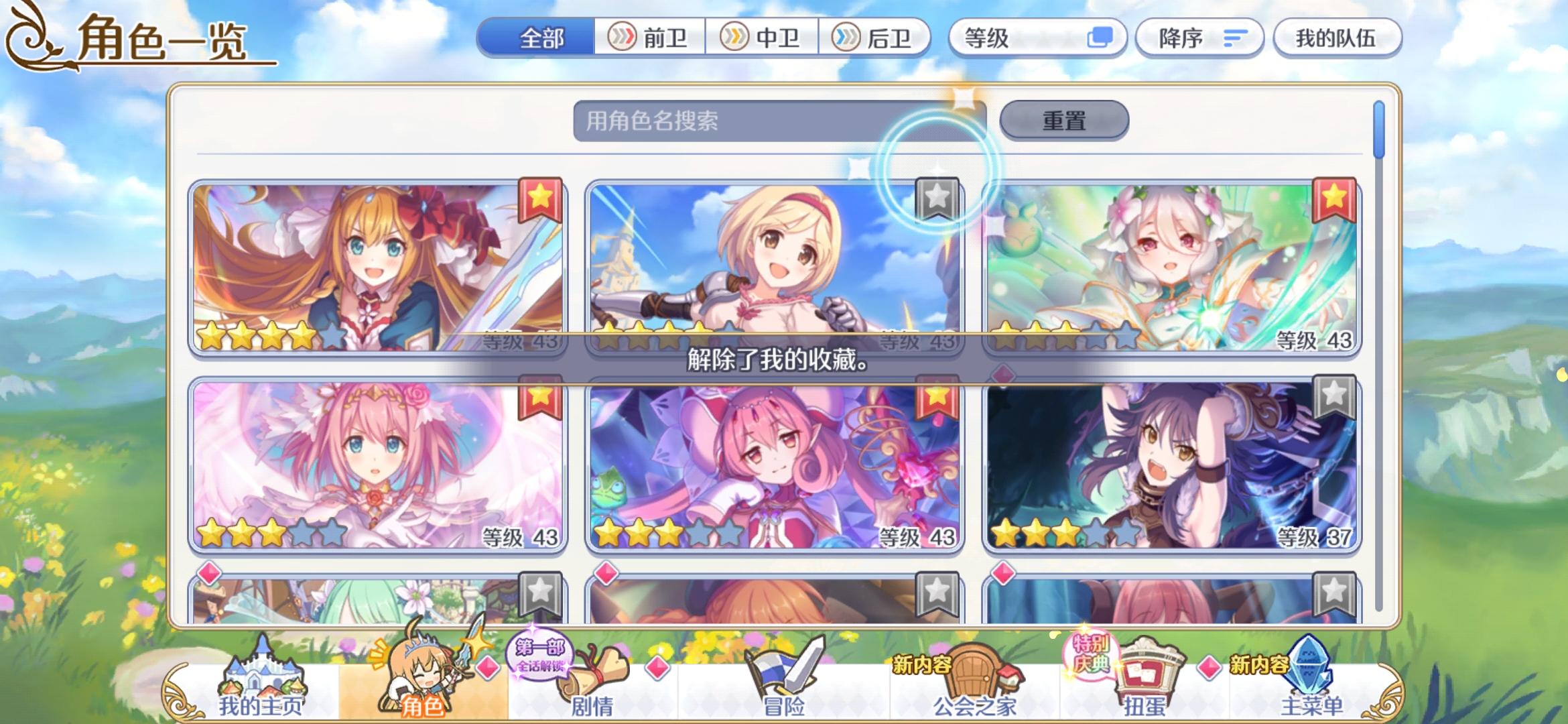Change sort direction via 降序 control
The width and height of the screenshot is (1568, 724).
point(1199,38)
